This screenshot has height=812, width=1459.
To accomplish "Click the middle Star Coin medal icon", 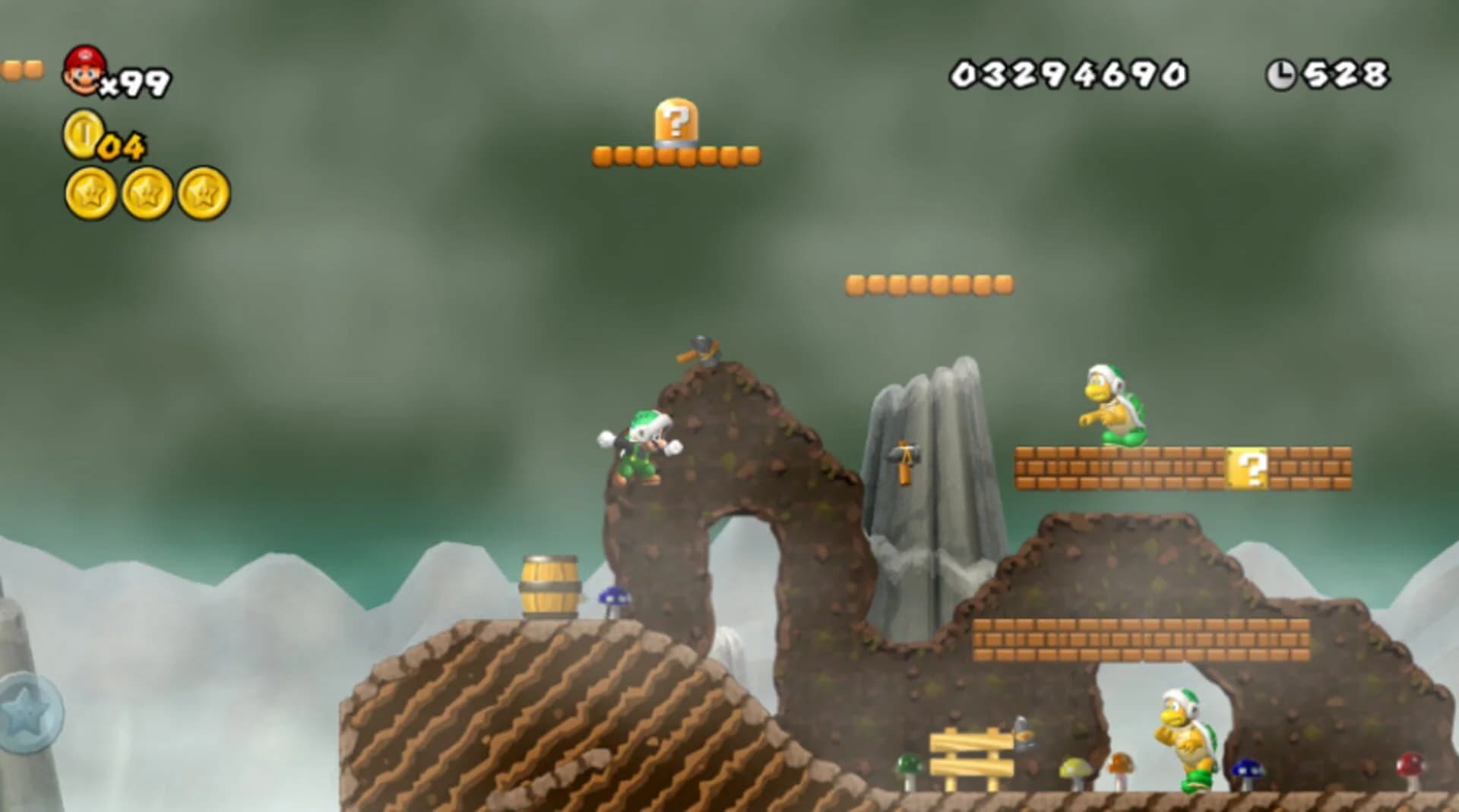I will (144, 194).
